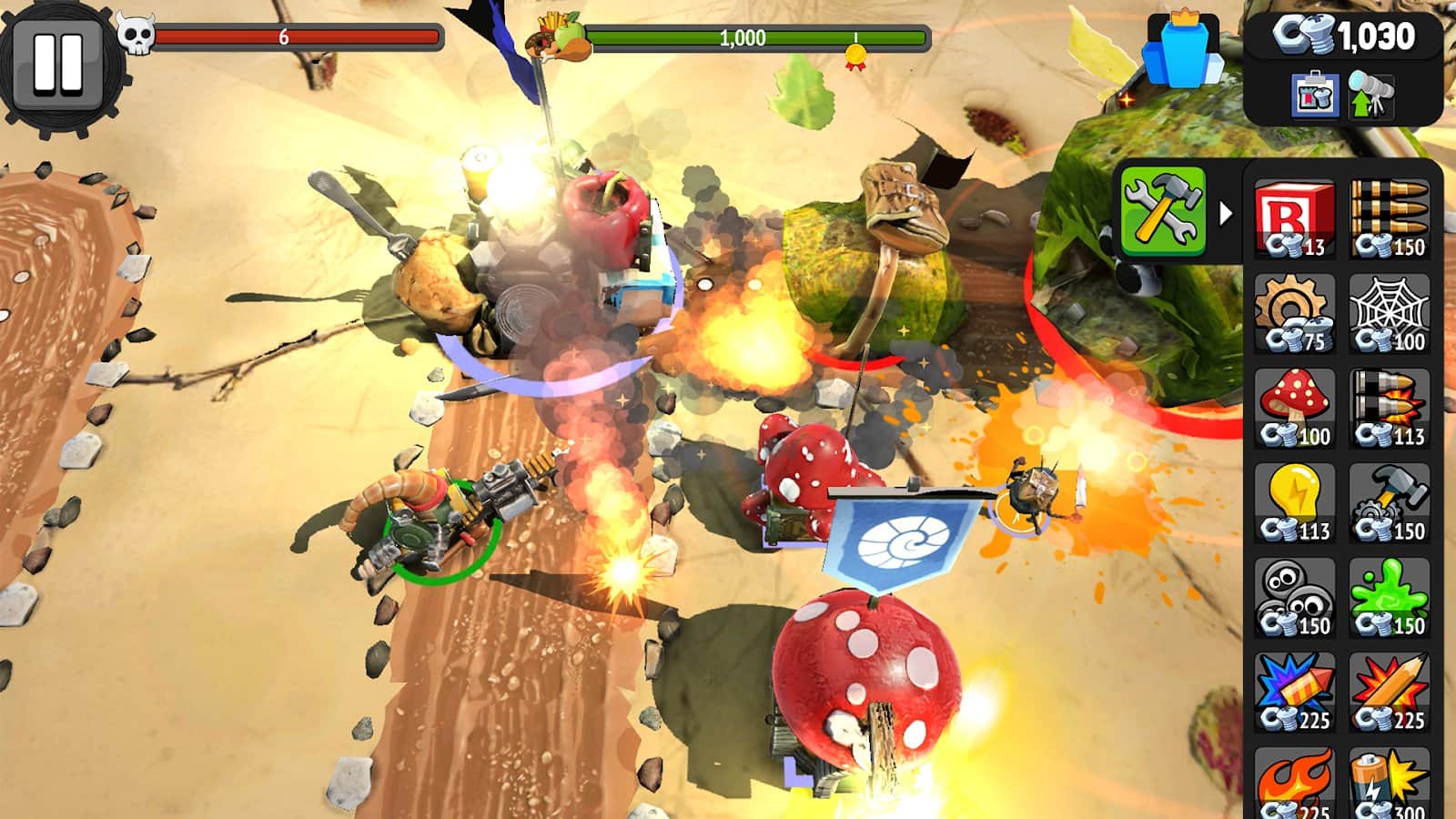
Task: Toggle the wrench and hammer build menu
Action: pyautogui.click(x=1163, y=211)
